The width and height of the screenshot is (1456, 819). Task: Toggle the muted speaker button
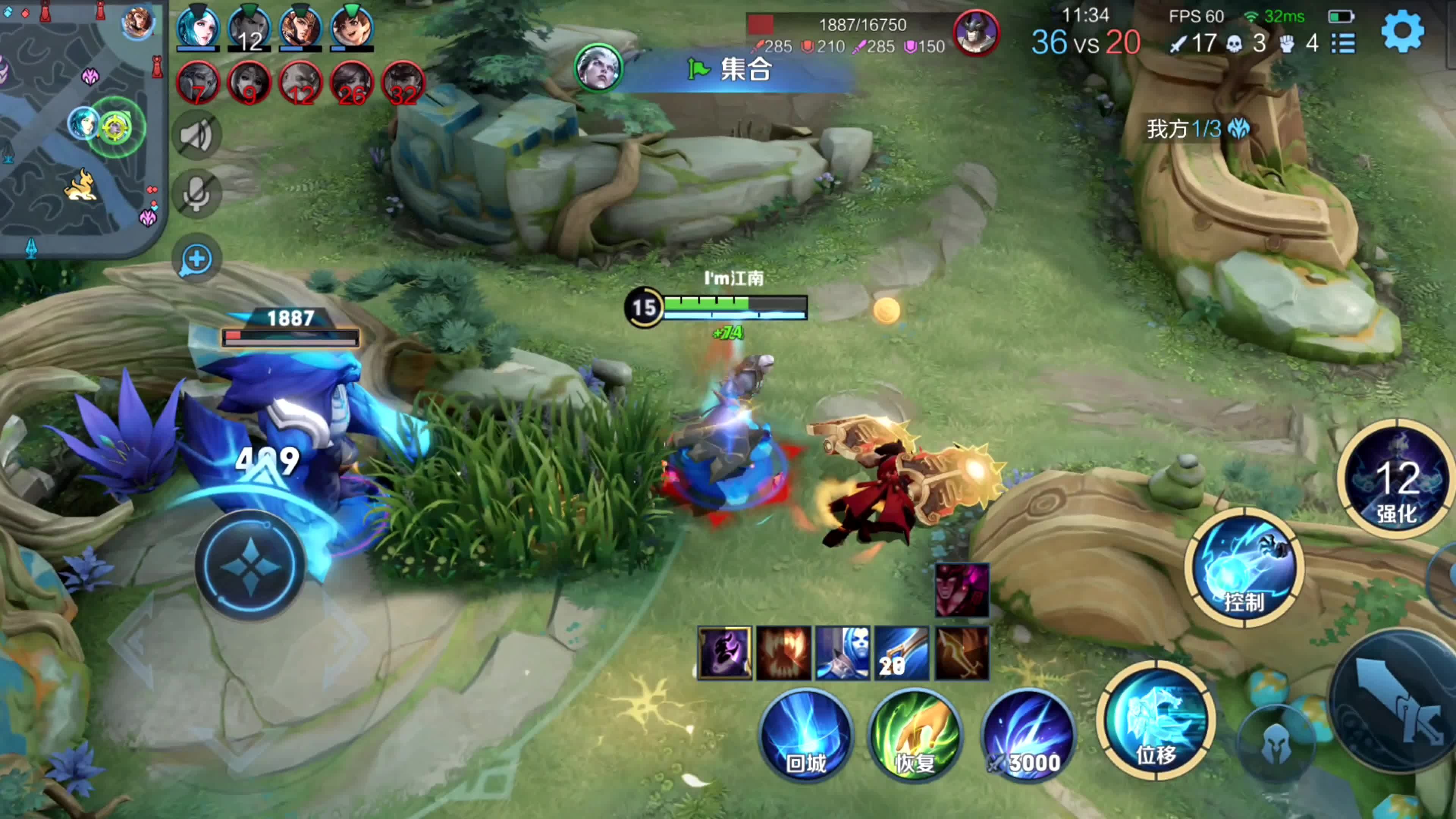[196, 136]
